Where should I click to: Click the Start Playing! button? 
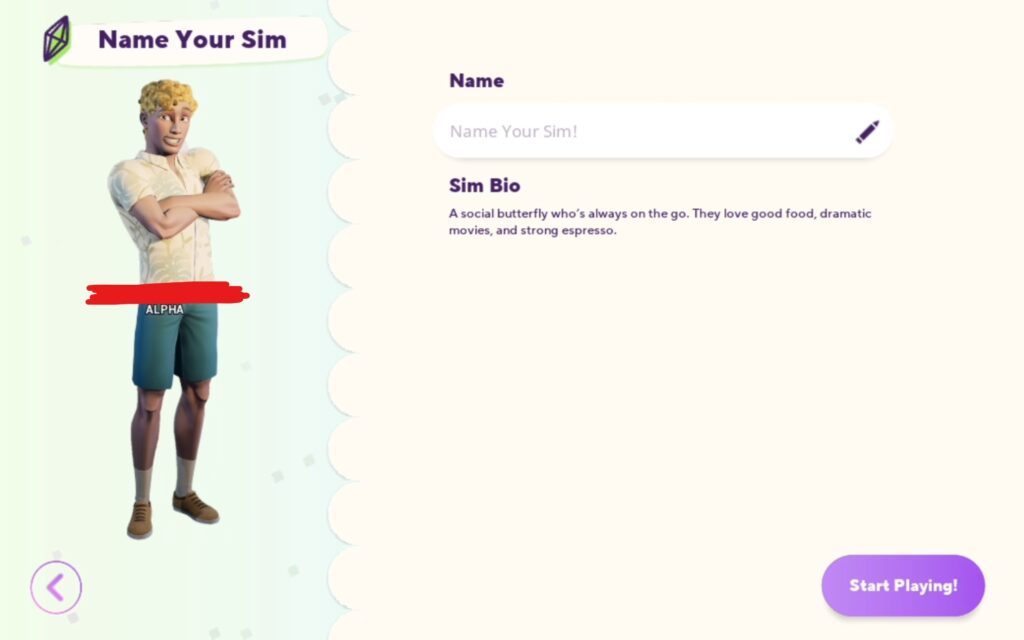tap(903, 585)
